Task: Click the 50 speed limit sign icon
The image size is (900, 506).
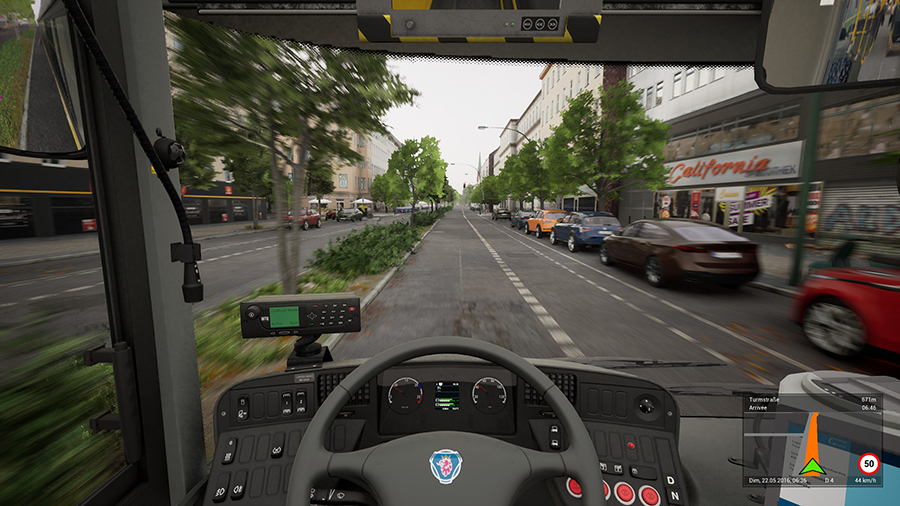Action: 868,463
